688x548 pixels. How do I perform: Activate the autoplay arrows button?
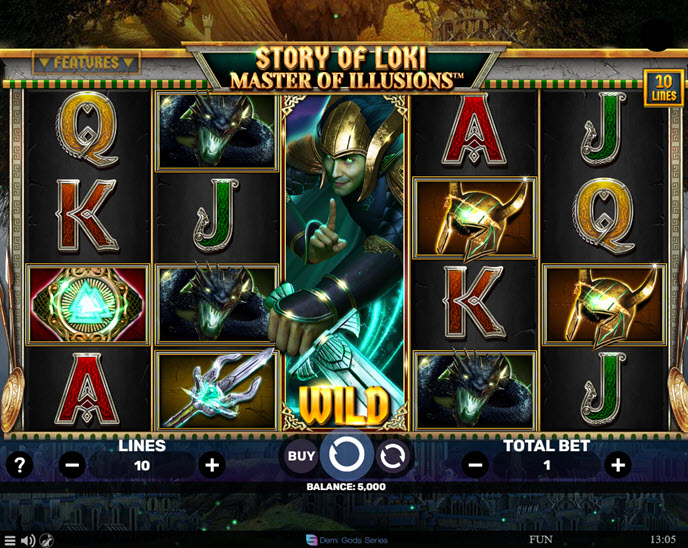tap(393, 456)
